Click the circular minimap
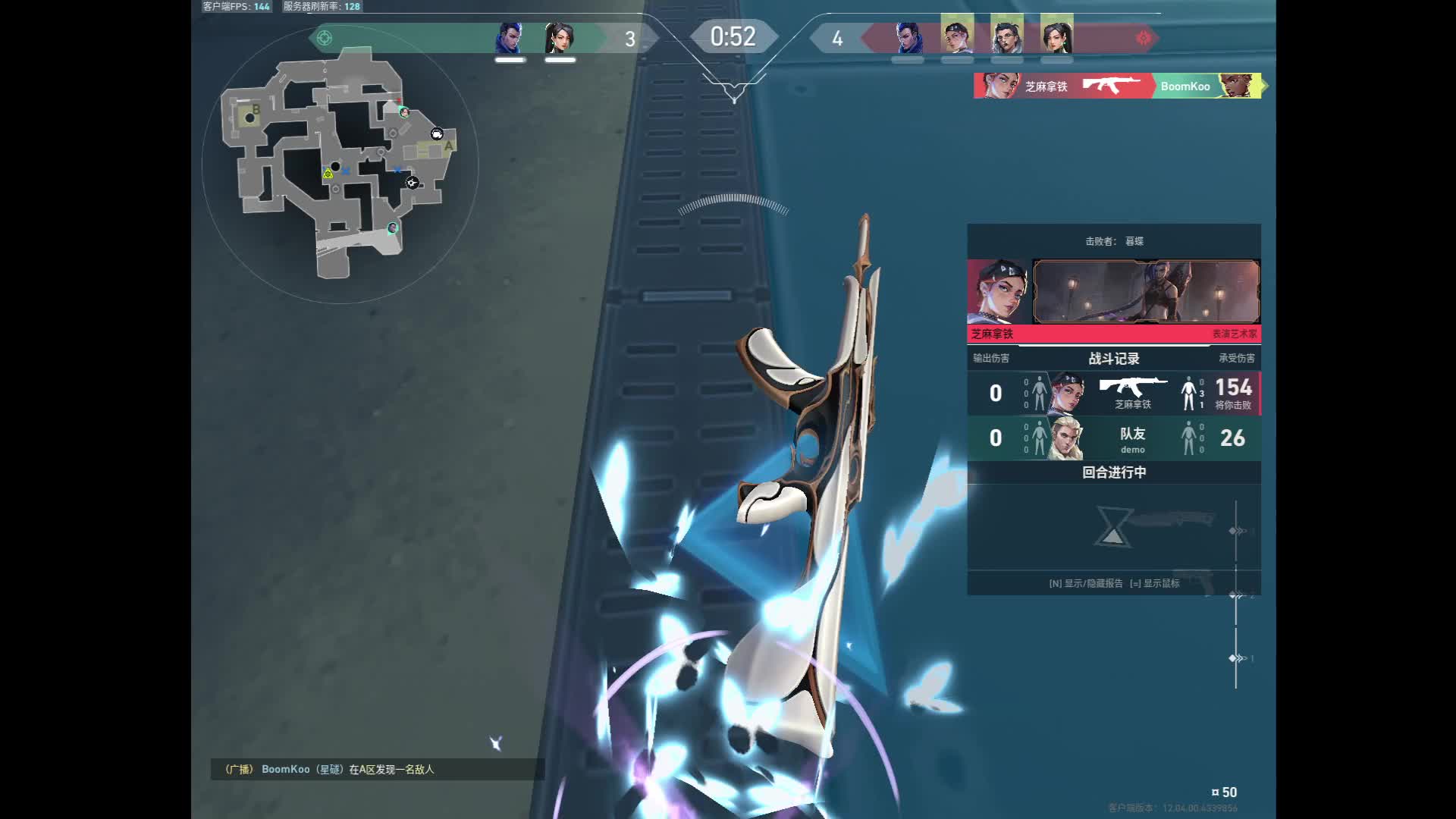 pyautogui.click(x=340, y=165)
